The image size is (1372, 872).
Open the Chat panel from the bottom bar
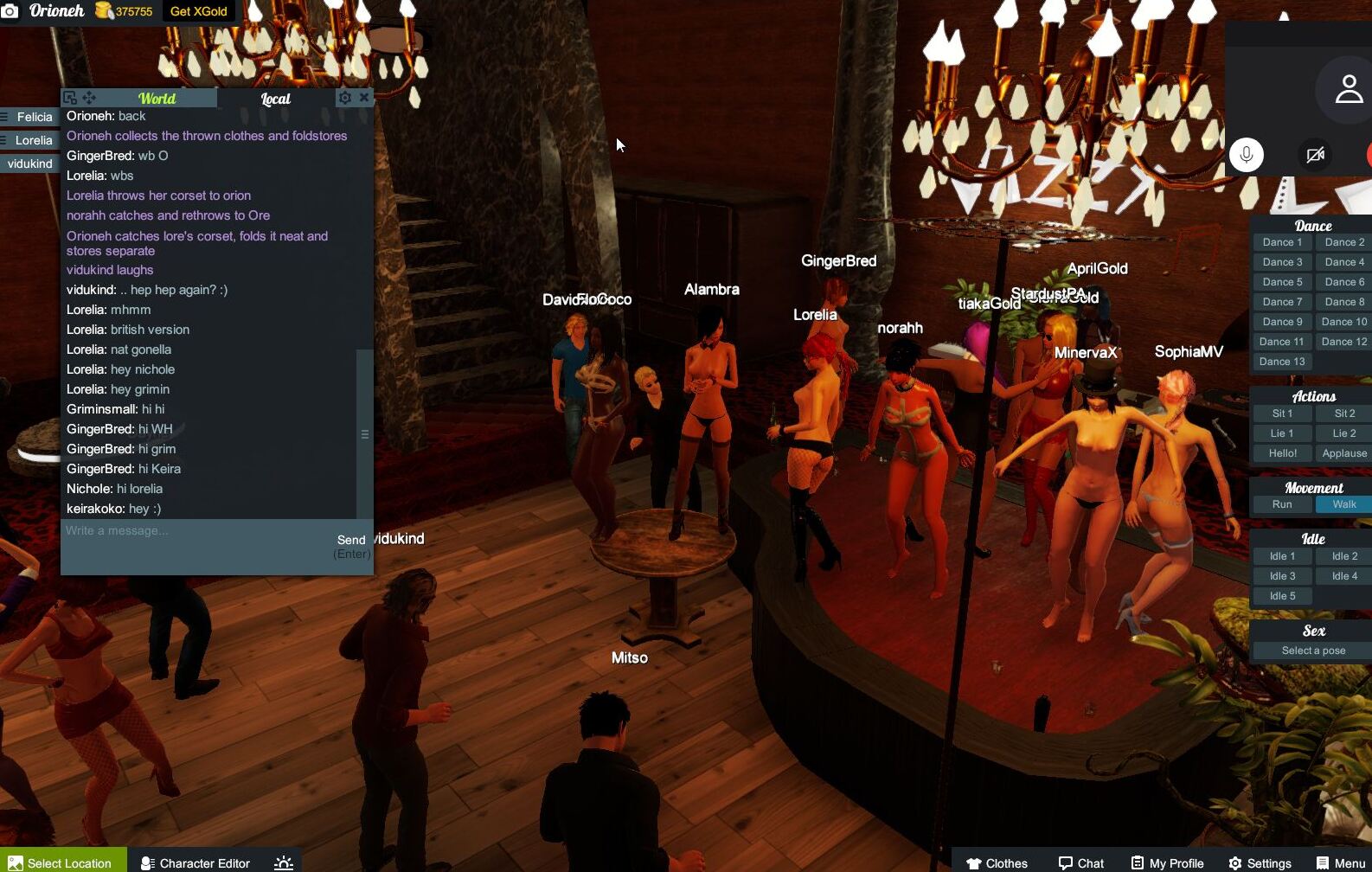coord(1082,862)
